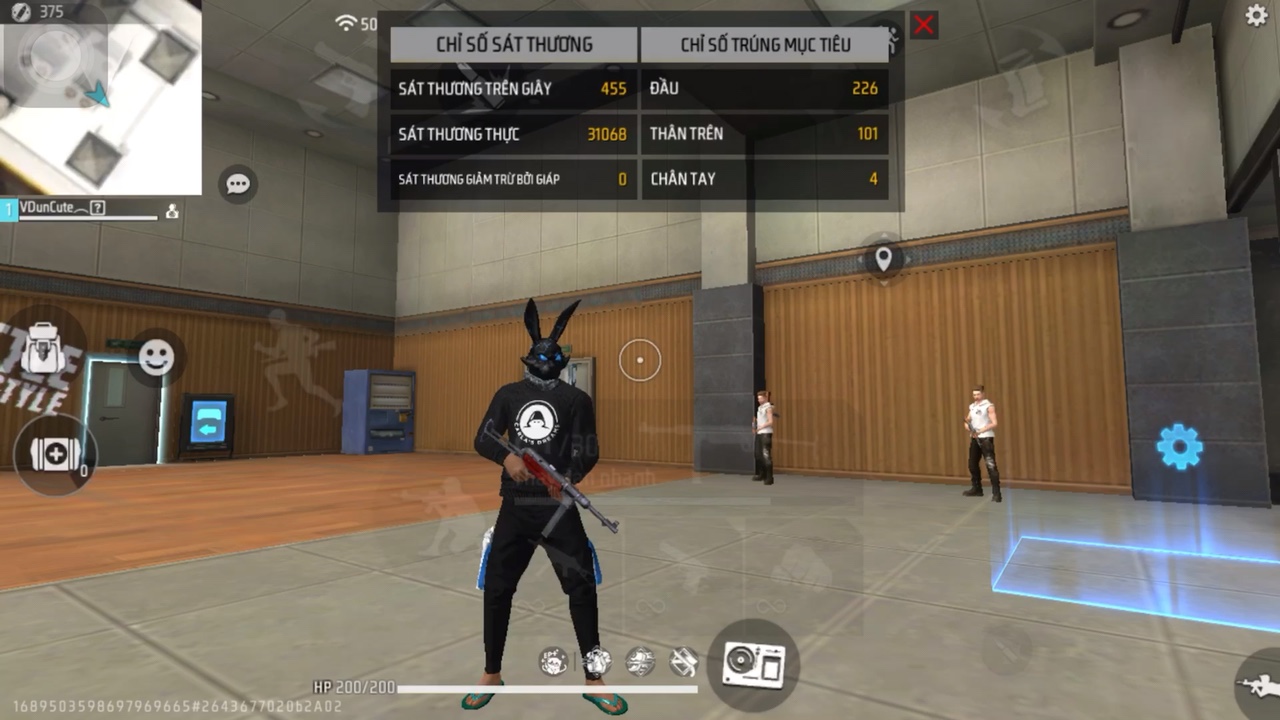Viewport: 1280px width, 720px height.
Task: Activate the turntable skill button
Action: tap(753, 664)
